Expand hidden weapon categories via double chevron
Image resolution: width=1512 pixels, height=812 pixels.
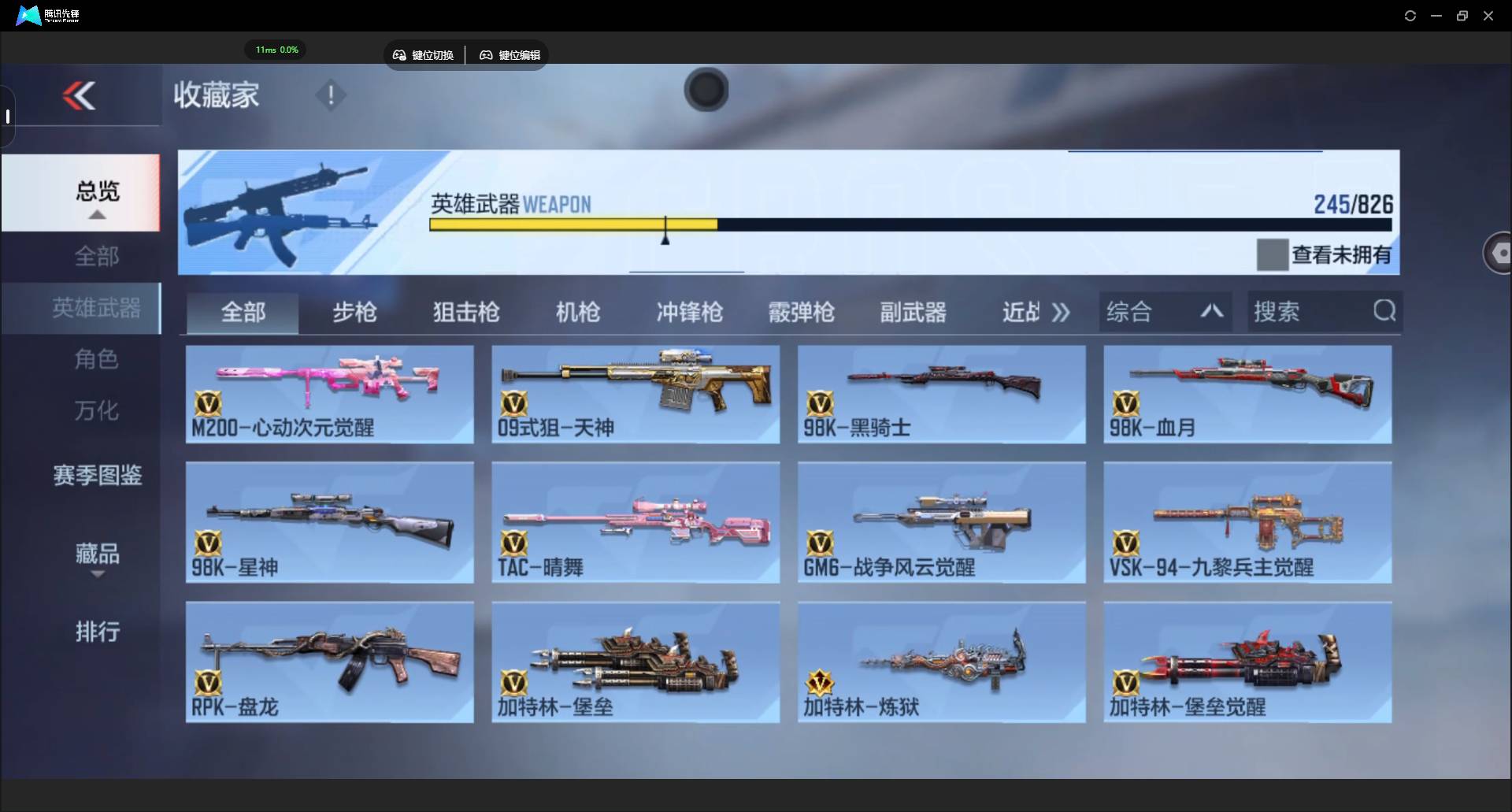[1062, 312]
